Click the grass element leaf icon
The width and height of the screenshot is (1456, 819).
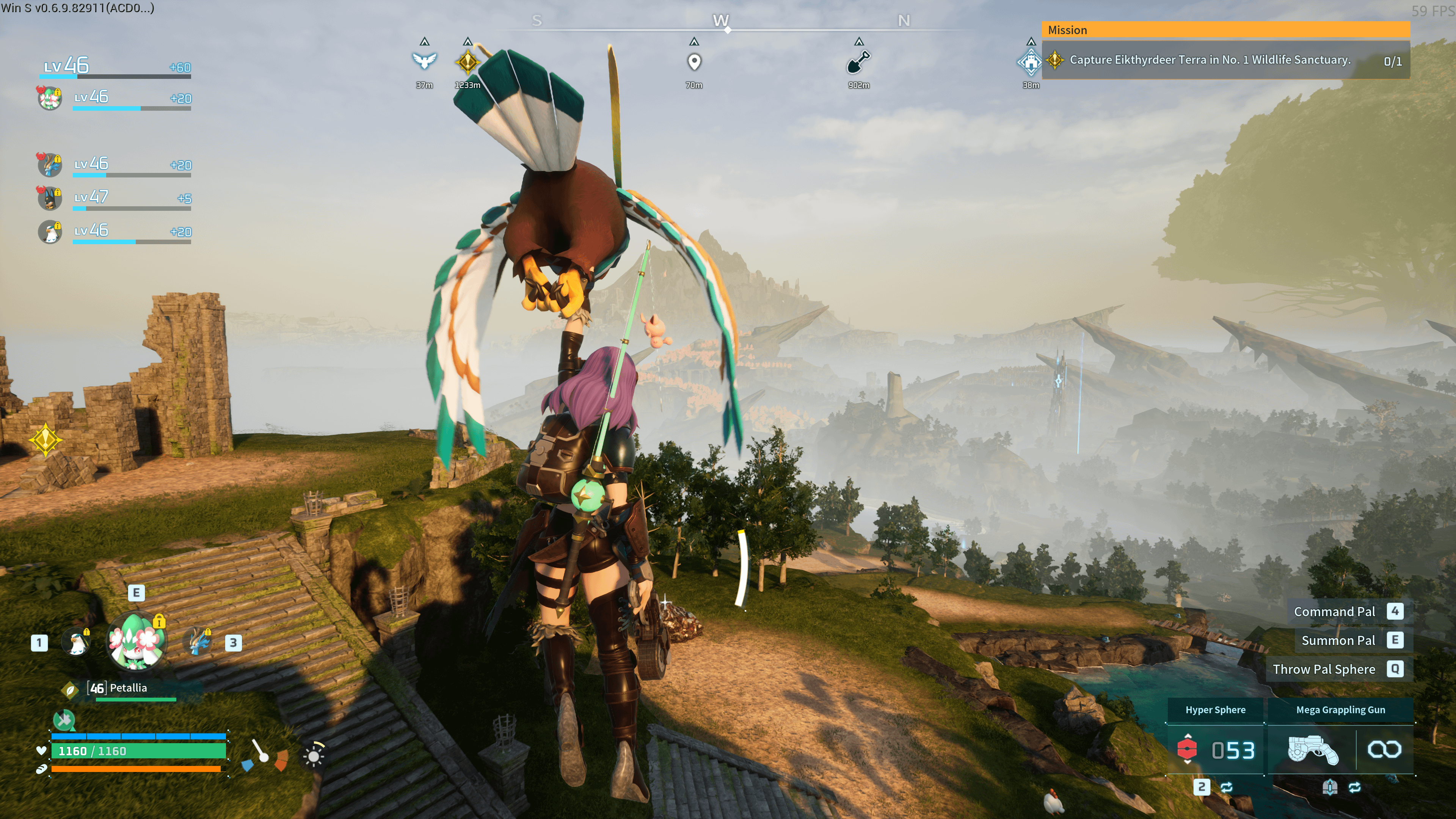(x=69, y=689)
